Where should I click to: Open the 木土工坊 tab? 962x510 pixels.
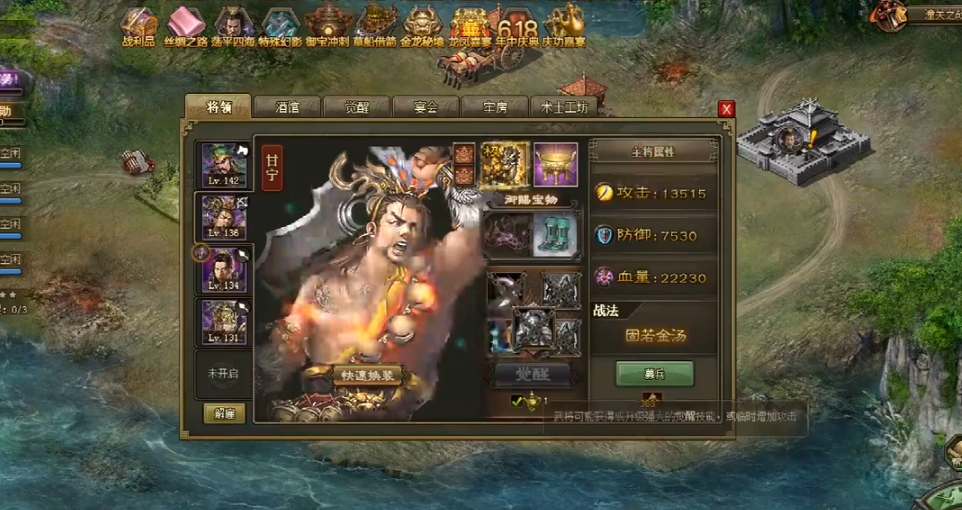click(565, 107)
